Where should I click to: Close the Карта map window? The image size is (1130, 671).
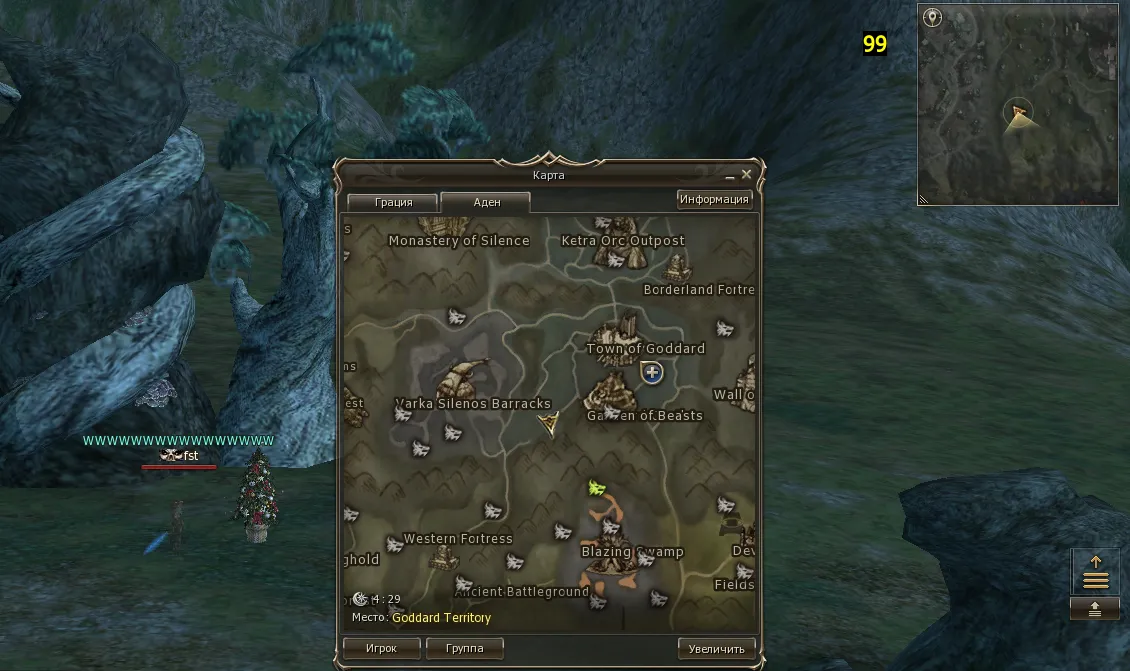click(x=748, y=175)
